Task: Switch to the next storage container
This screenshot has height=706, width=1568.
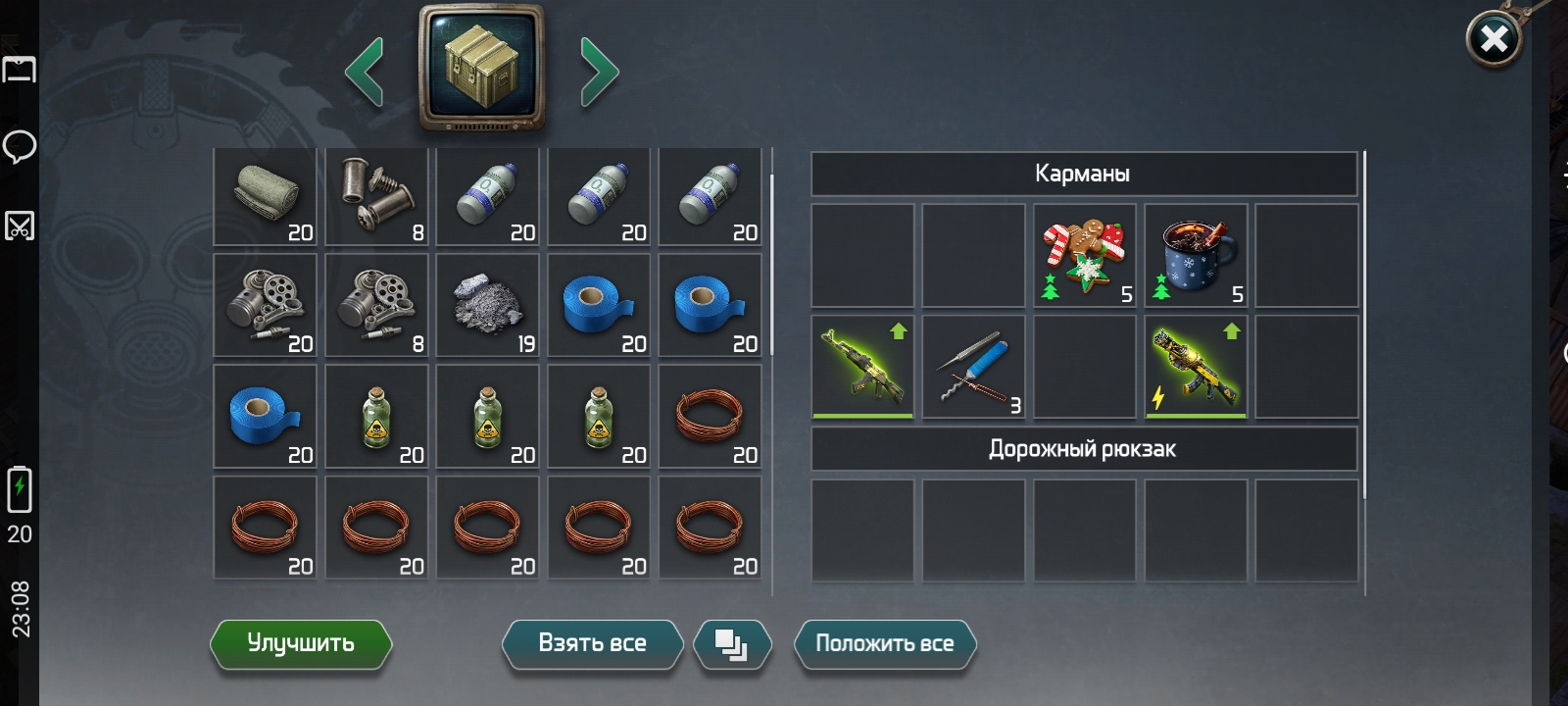Action: coord(599,72)
